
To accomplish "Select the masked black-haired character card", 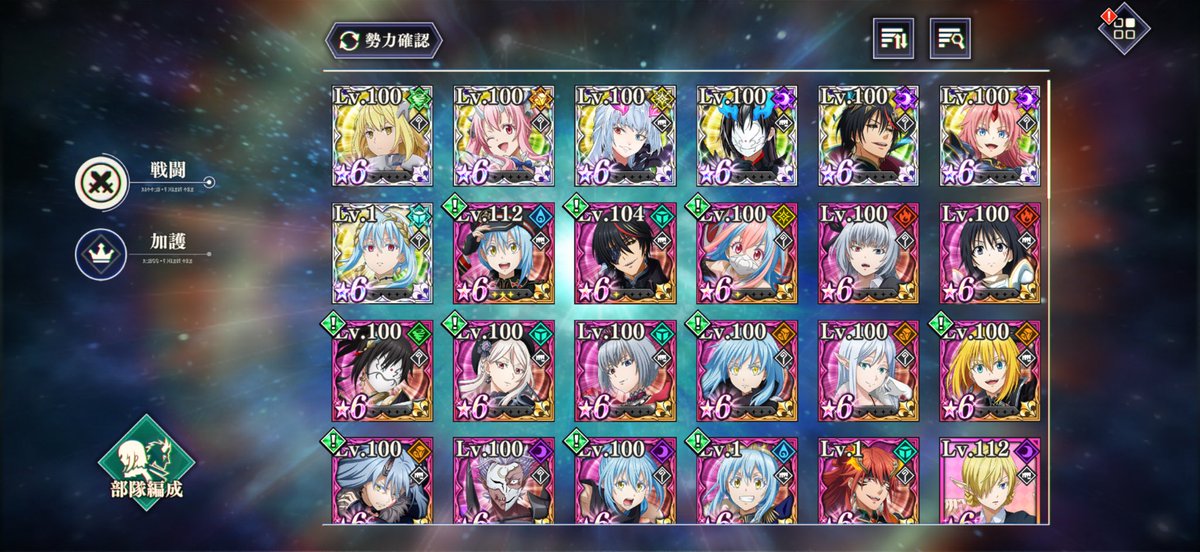I will pos(747,136).
